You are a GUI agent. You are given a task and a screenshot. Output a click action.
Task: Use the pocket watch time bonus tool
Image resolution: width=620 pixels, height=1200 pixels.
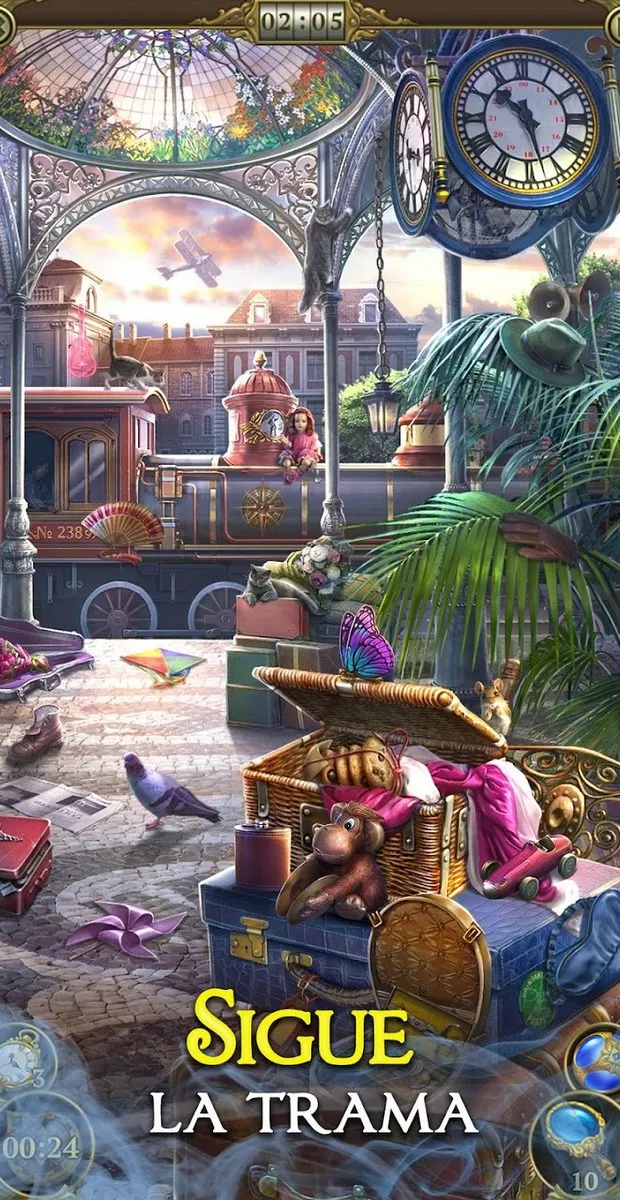[x=22, y=1058]
